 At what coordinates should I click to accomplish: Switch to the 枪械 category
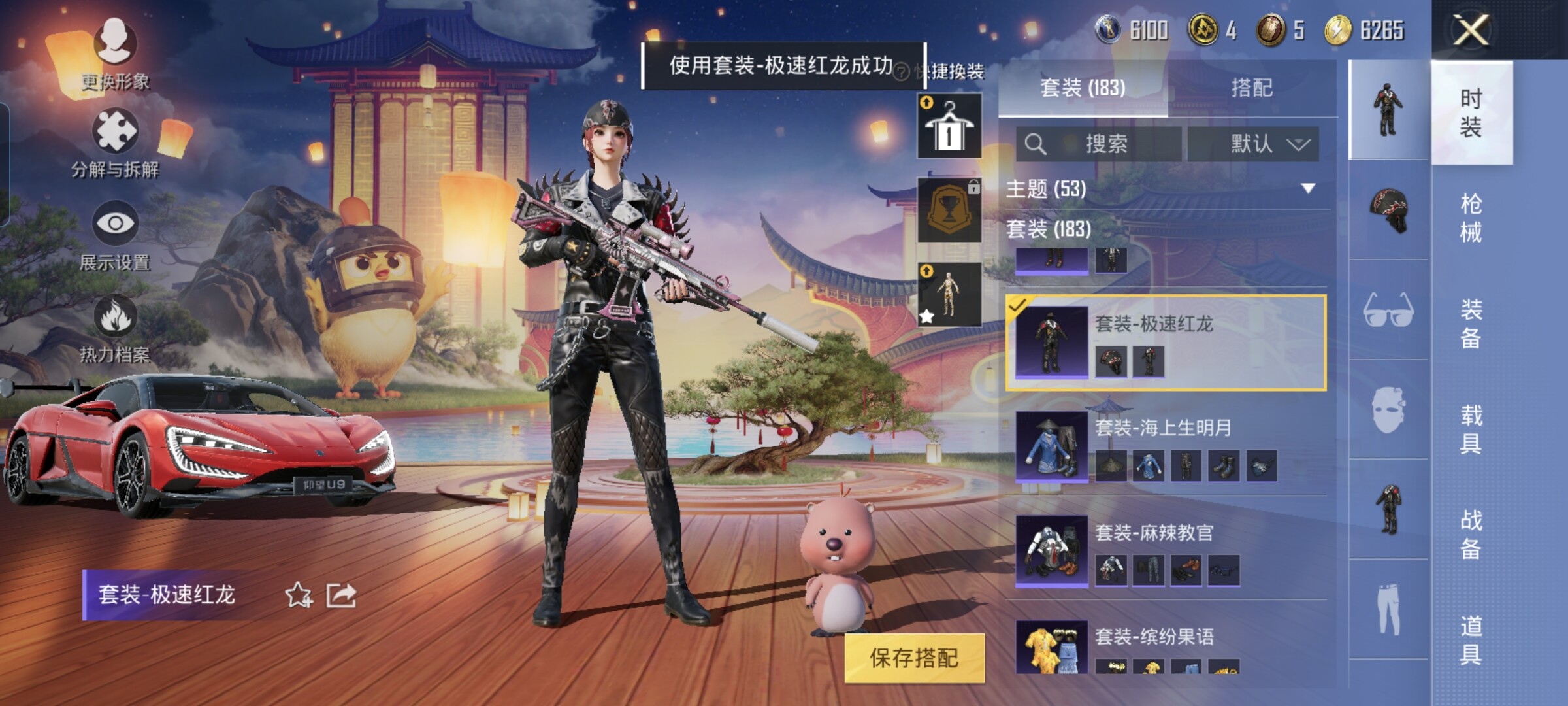(1471, 218)
